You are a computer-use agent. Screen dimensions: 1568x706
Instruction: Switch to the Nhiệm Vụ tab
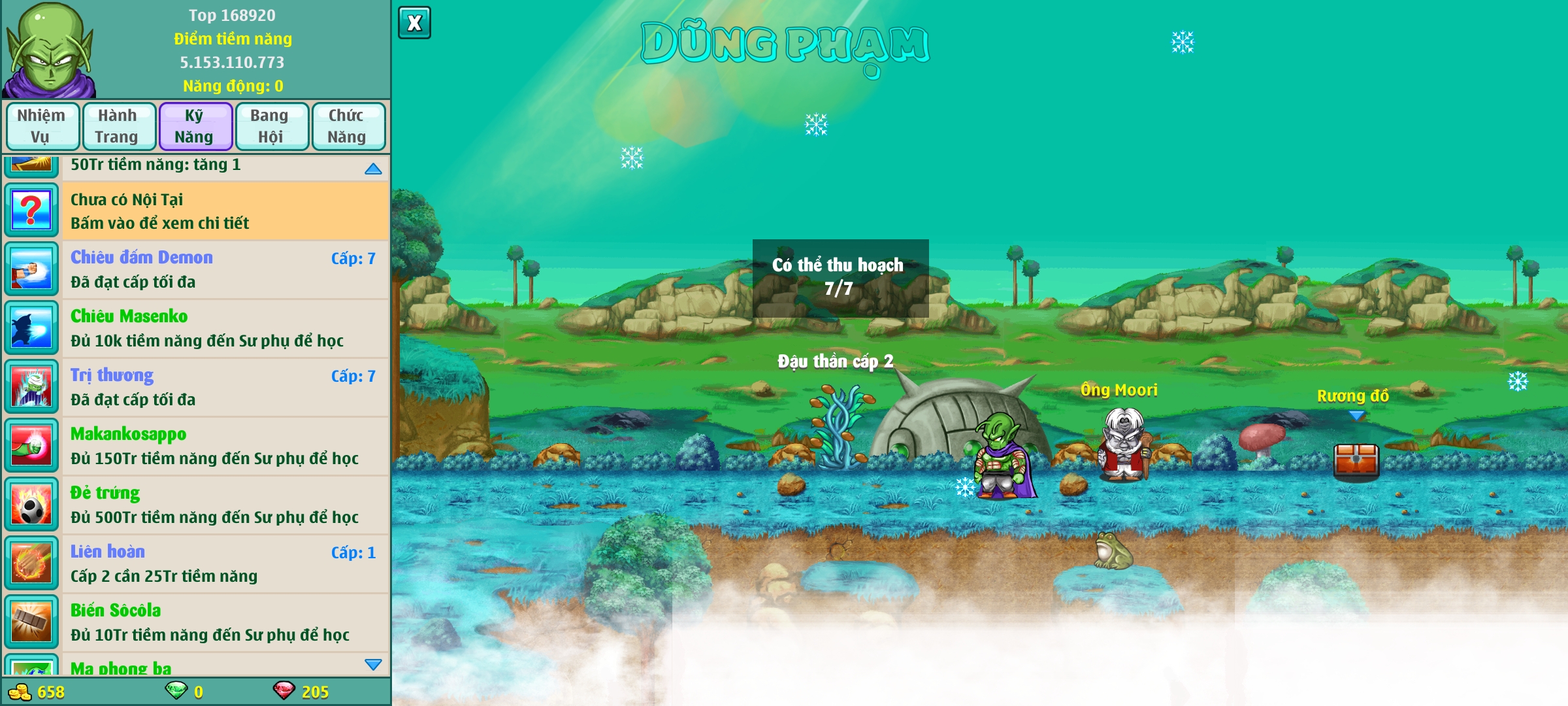(42, 126)
